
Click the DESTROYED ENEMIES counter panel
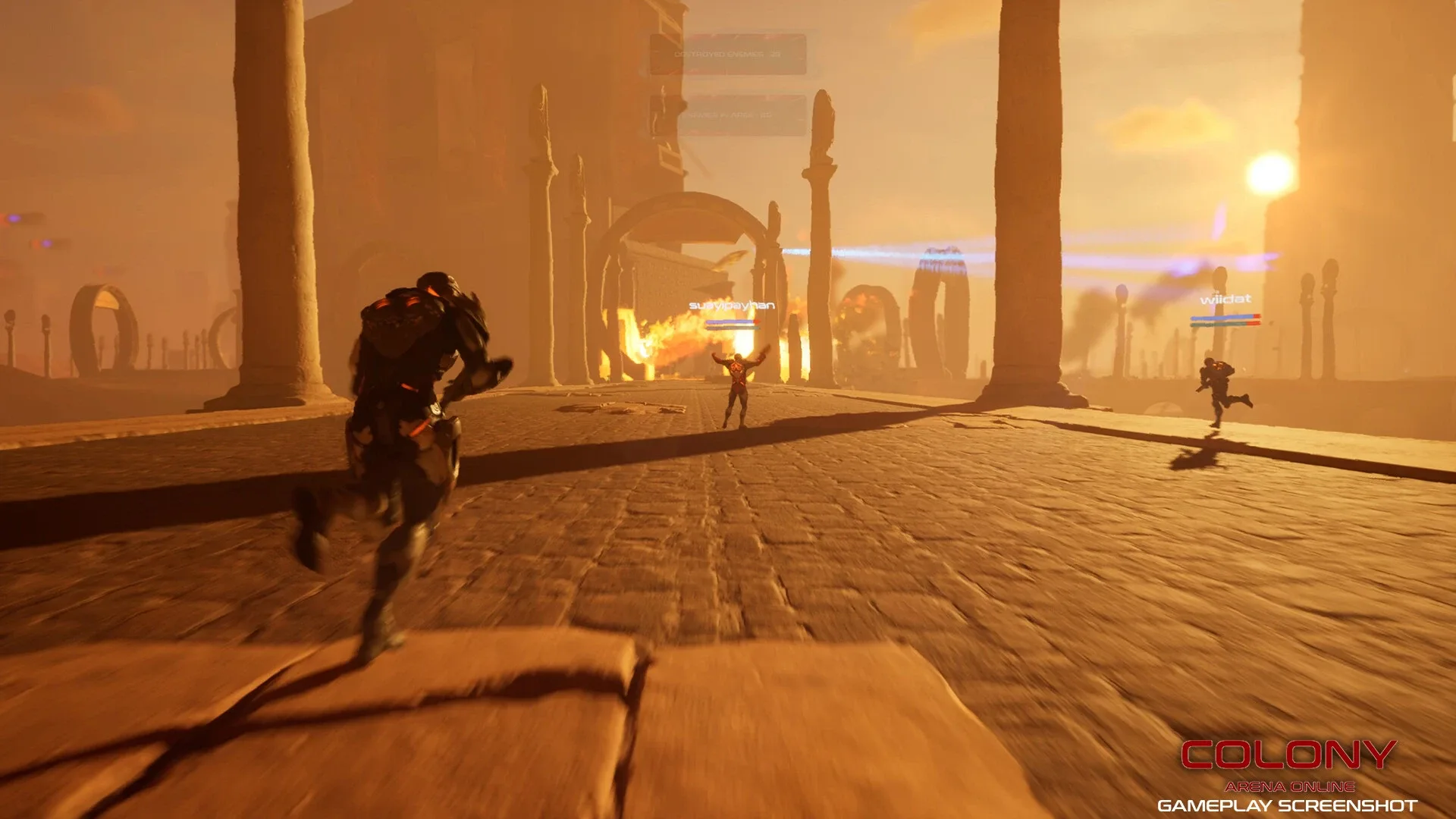tap(728, 53)
